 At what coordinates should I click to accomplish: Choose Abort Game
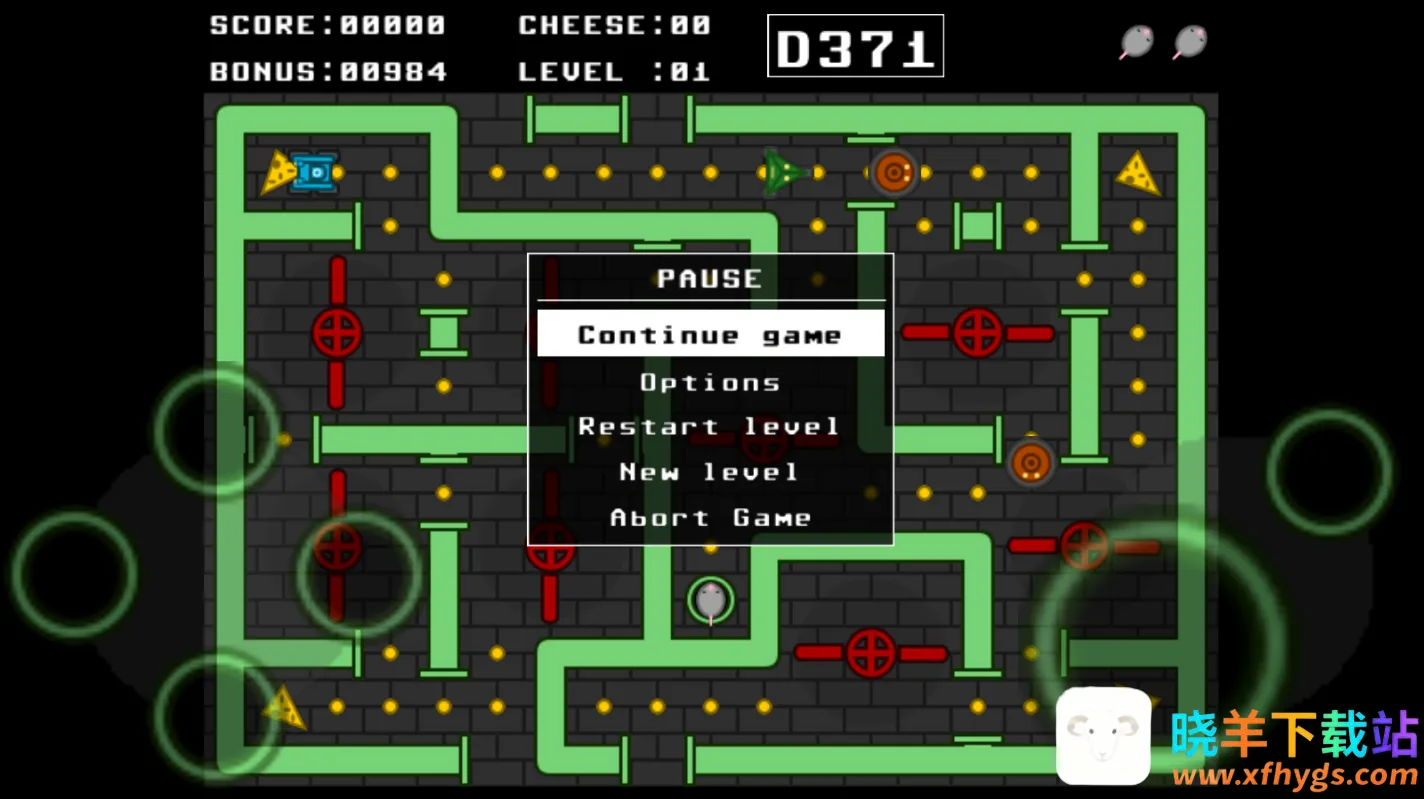pos(710,518)
